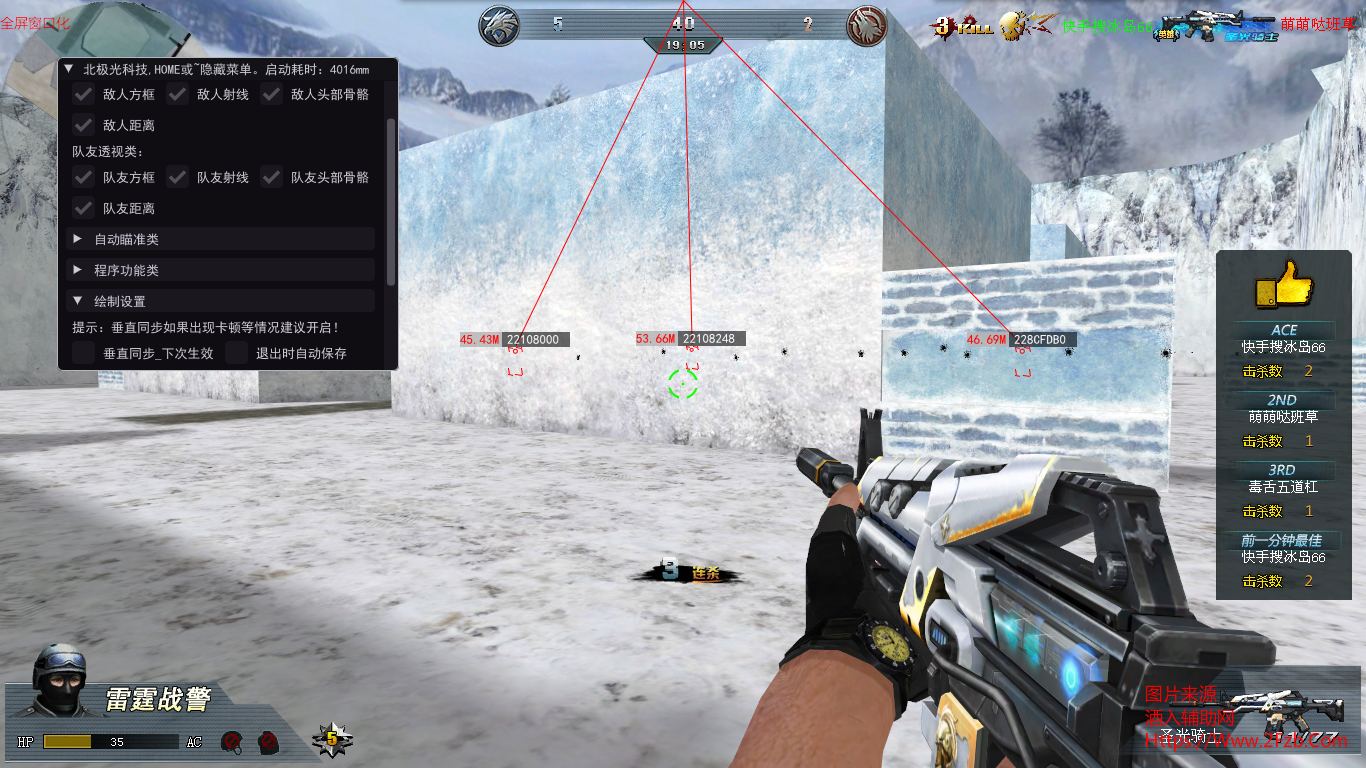Toggle the 队友射线 option

[x=178, y=178]
